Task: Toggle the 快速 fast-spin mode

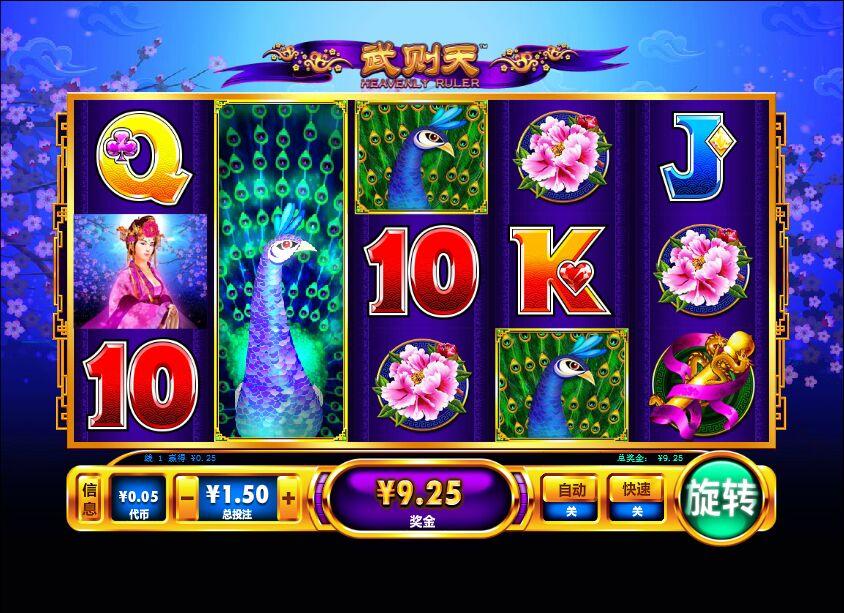Action: coord(637,498)
